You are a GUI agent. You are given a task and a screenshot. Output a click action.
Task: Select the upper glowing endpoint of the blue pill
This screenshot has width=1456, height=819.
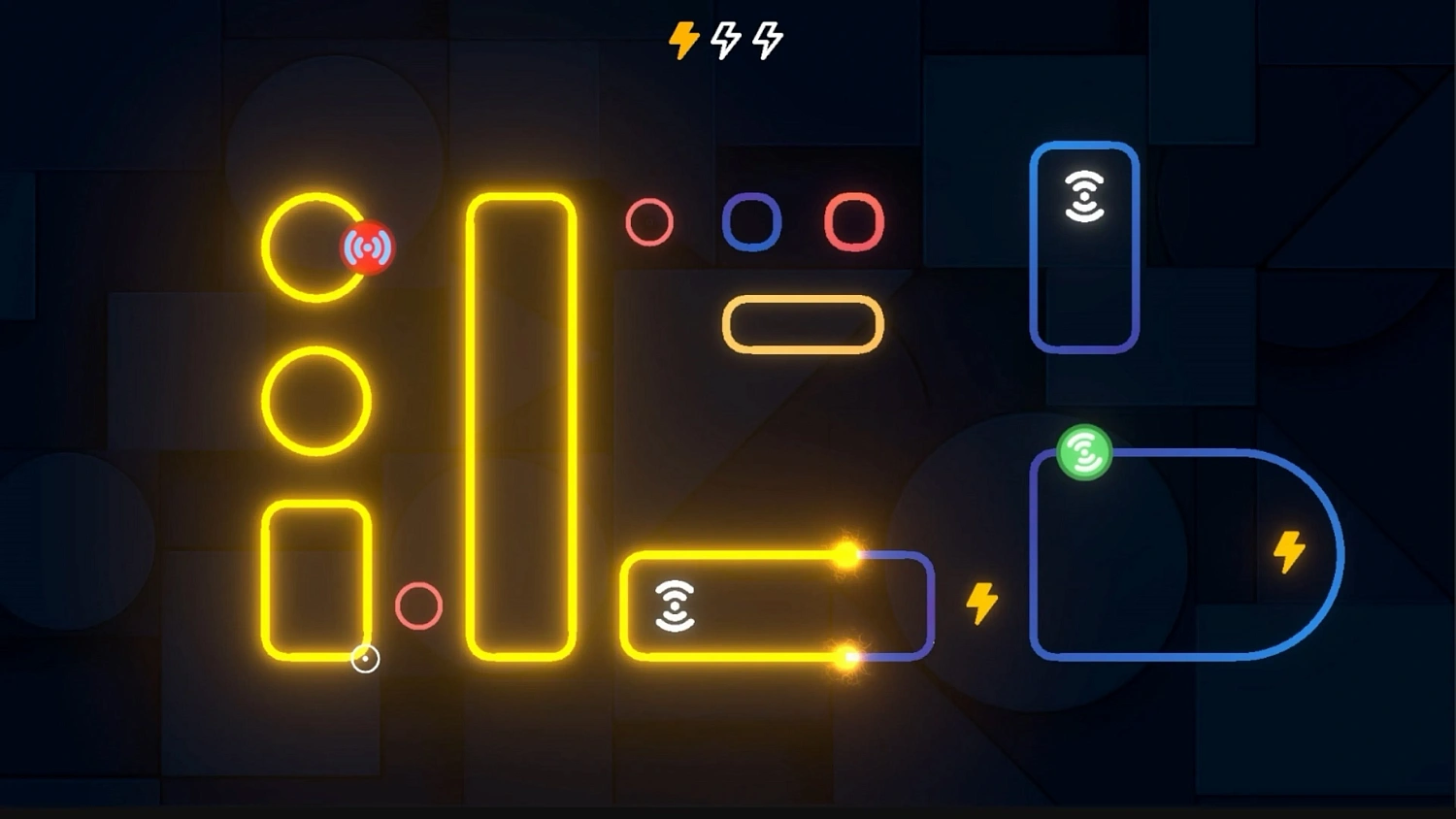tap(845, 555)
